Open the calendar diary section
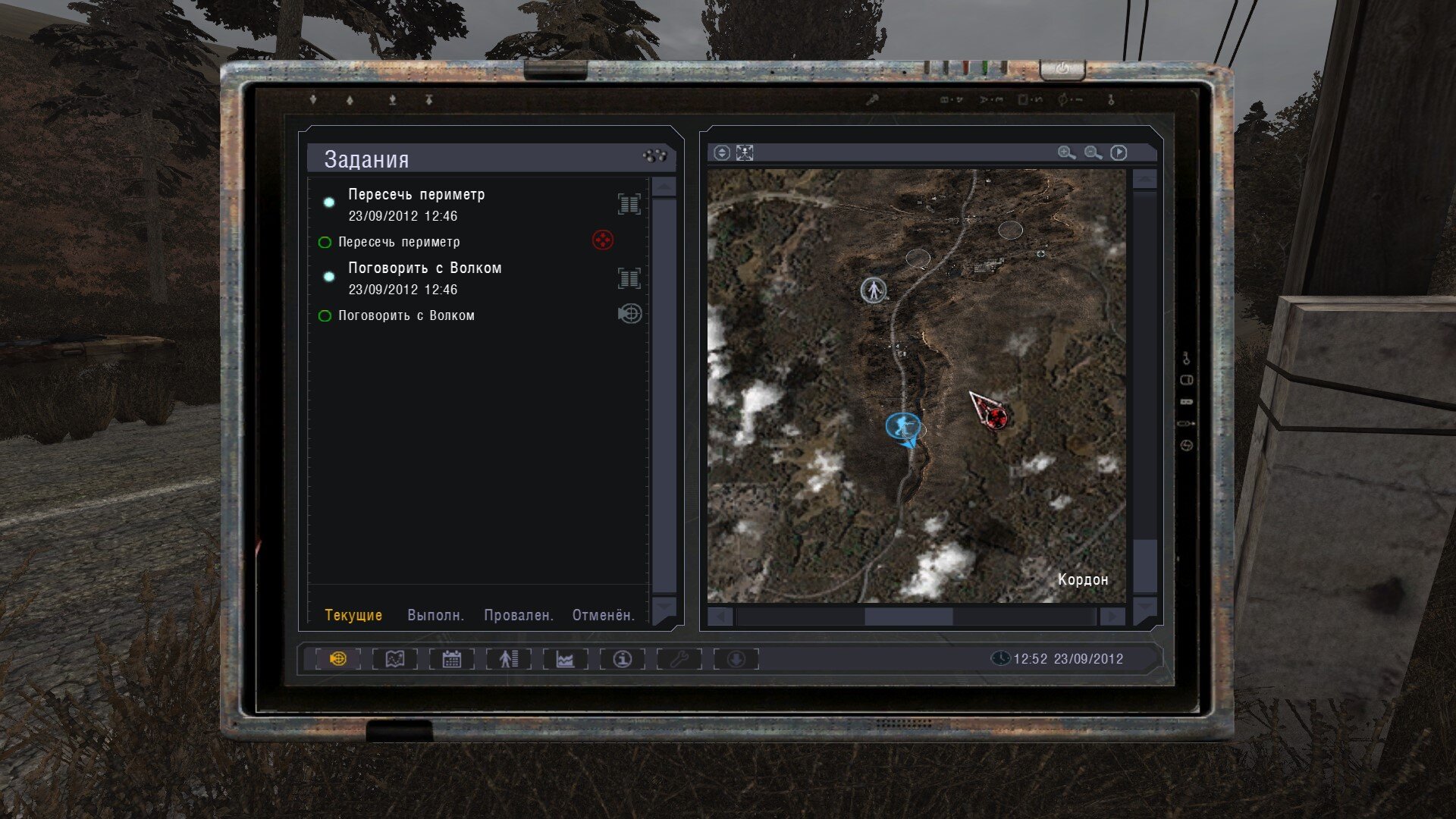Viewport: 1456px width, 819px height. point(452,659)
